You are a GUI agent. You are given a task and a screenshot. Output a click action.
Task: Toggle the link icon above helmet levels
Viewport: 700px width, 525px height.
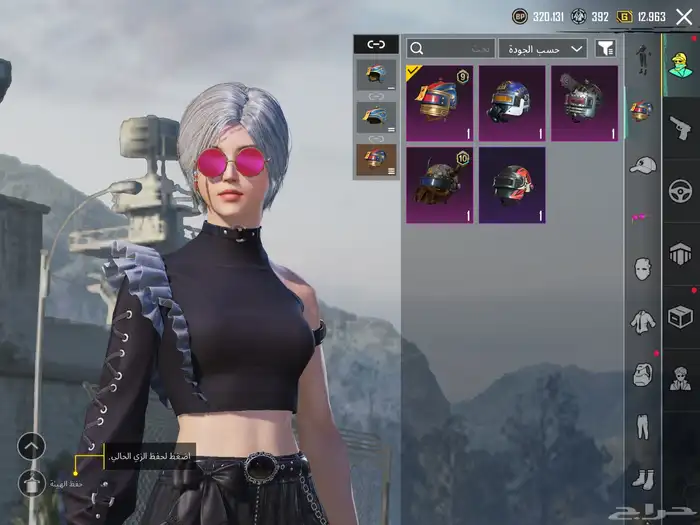coord(376,44)
